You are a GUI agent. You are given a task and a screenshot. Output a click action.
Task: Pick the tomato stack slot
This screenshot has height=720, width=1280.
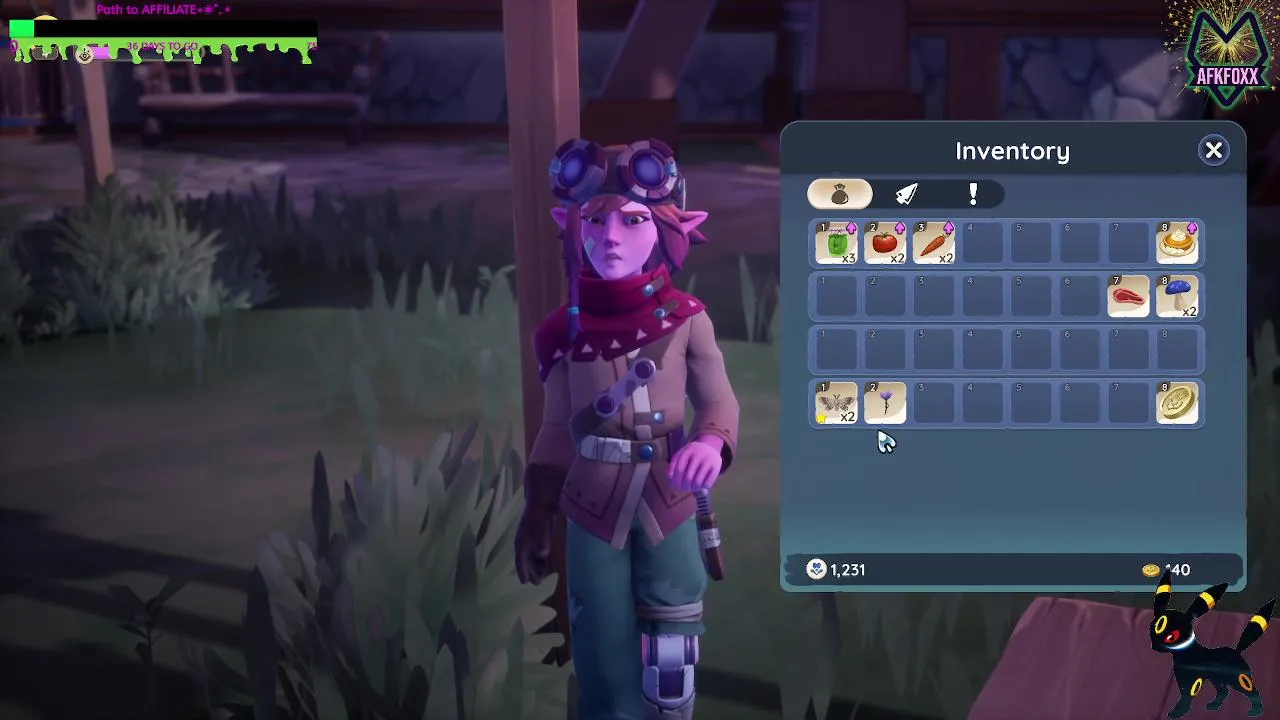[x=885, y=244]
